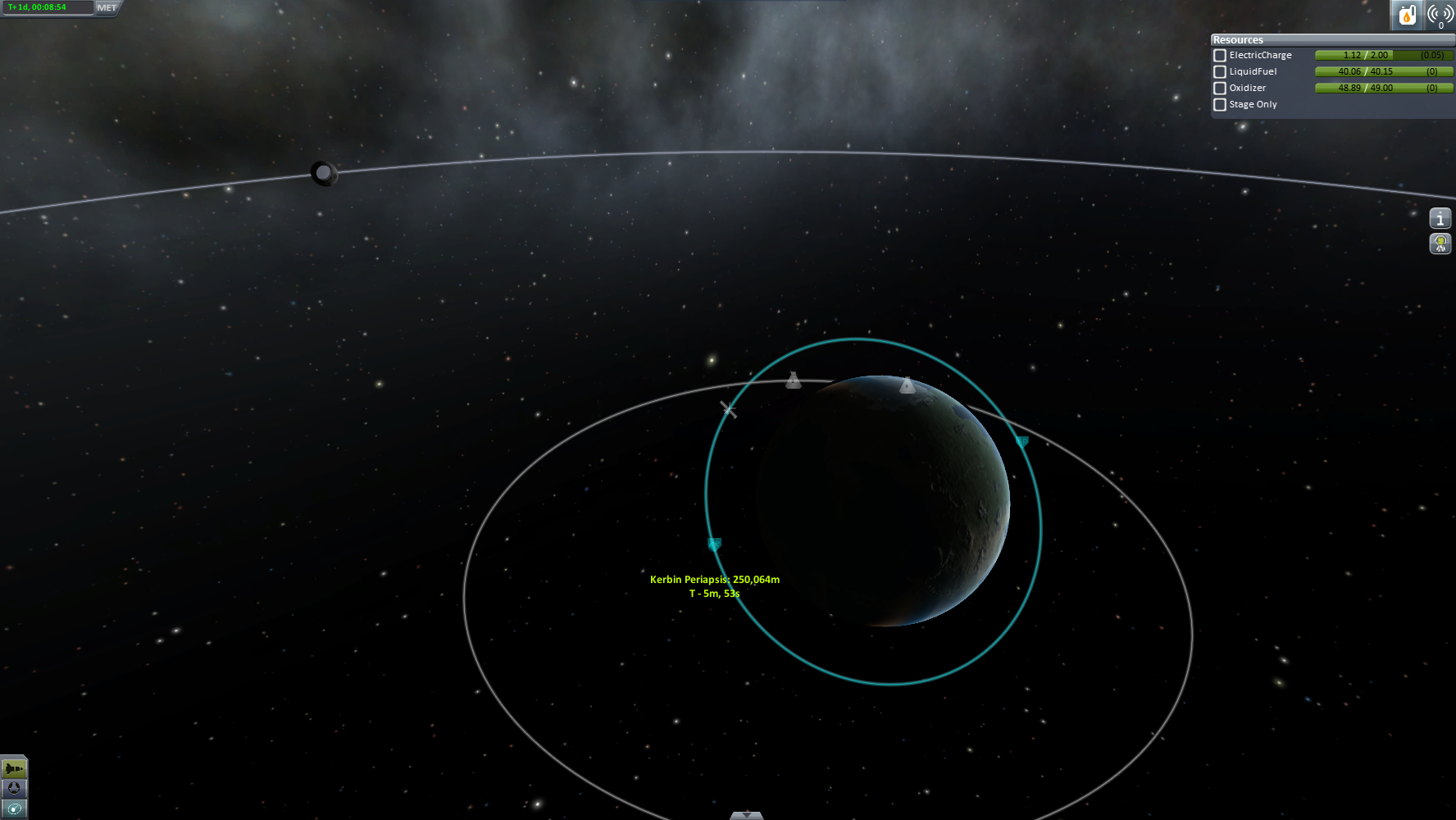
Task: Check the Oxidizer resource box
Action: click(1220, 89)
